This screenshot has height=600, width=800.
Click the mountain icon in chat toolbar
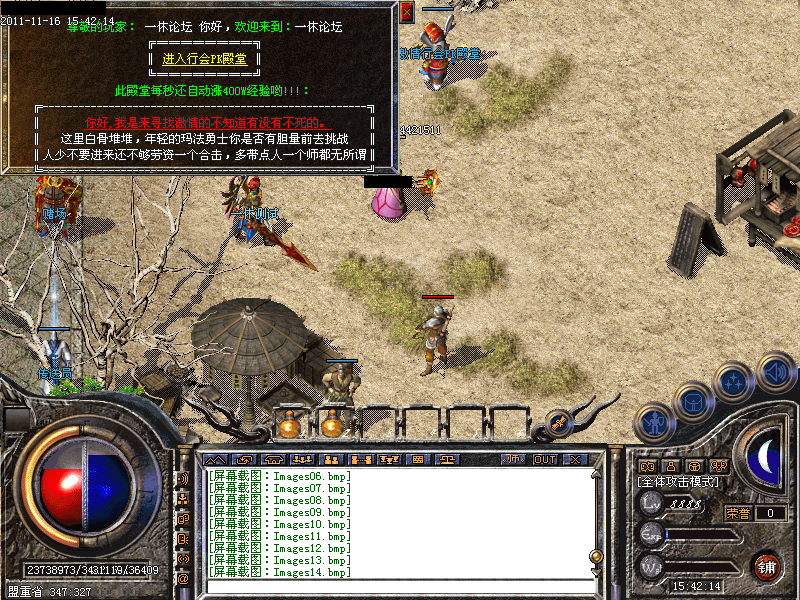pos(215,459)
